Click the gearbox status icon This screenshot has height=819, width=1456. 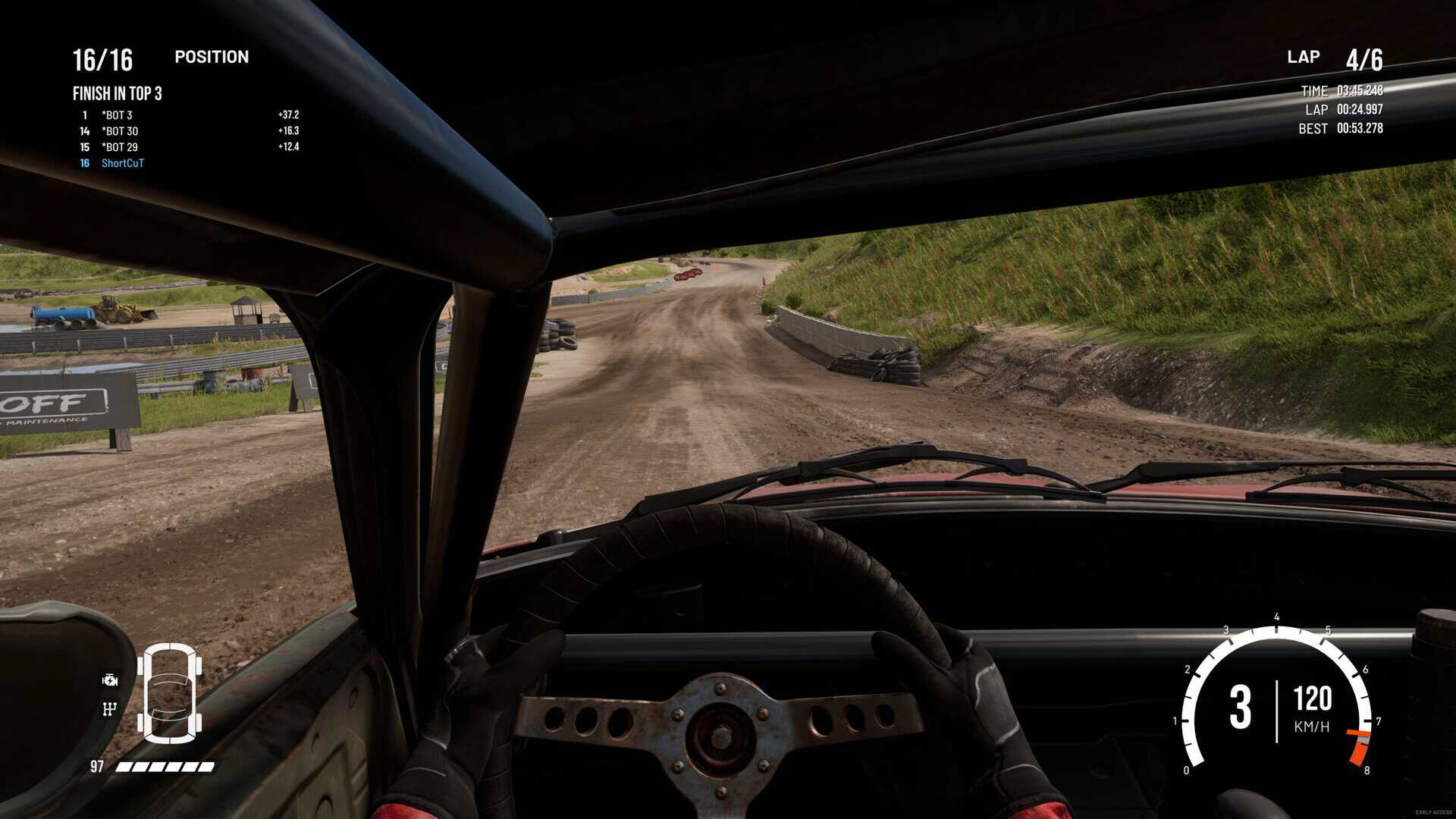click(x=110, y=709)
